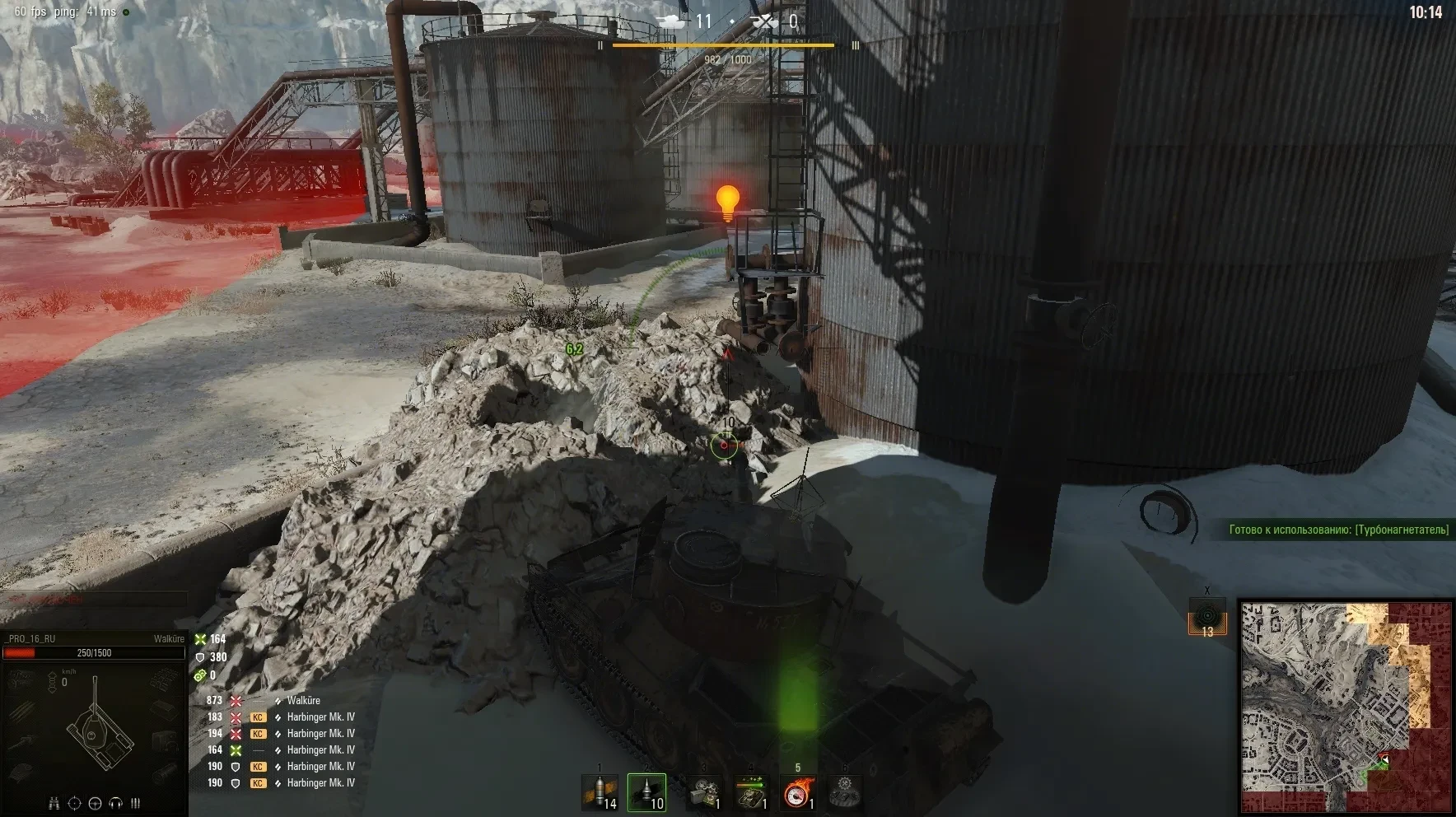
Task: Click the steering wheel driver icon
Action: [x=95, y=803]
